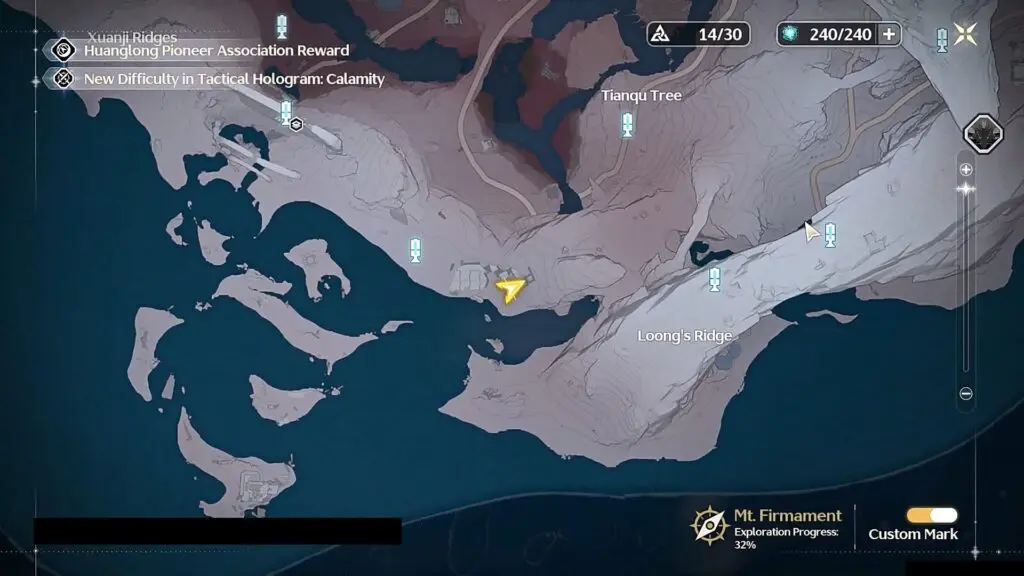The width and height of the screenshot is (1024, 576).
Task: Add Waveplates using the plus button
Action: click(x=888, y=34)
